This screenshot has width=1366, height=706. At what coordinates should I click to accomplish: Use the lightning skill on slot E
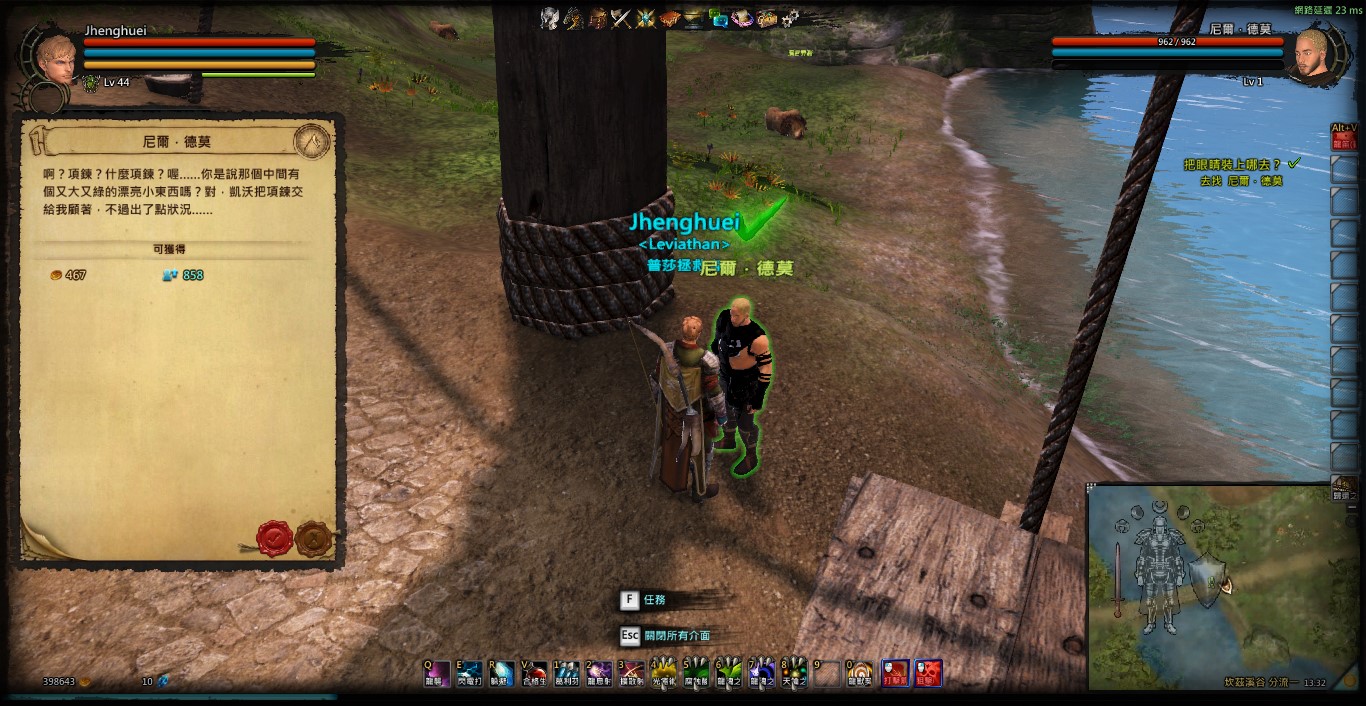pyautogui.click(x=468, y=672)
